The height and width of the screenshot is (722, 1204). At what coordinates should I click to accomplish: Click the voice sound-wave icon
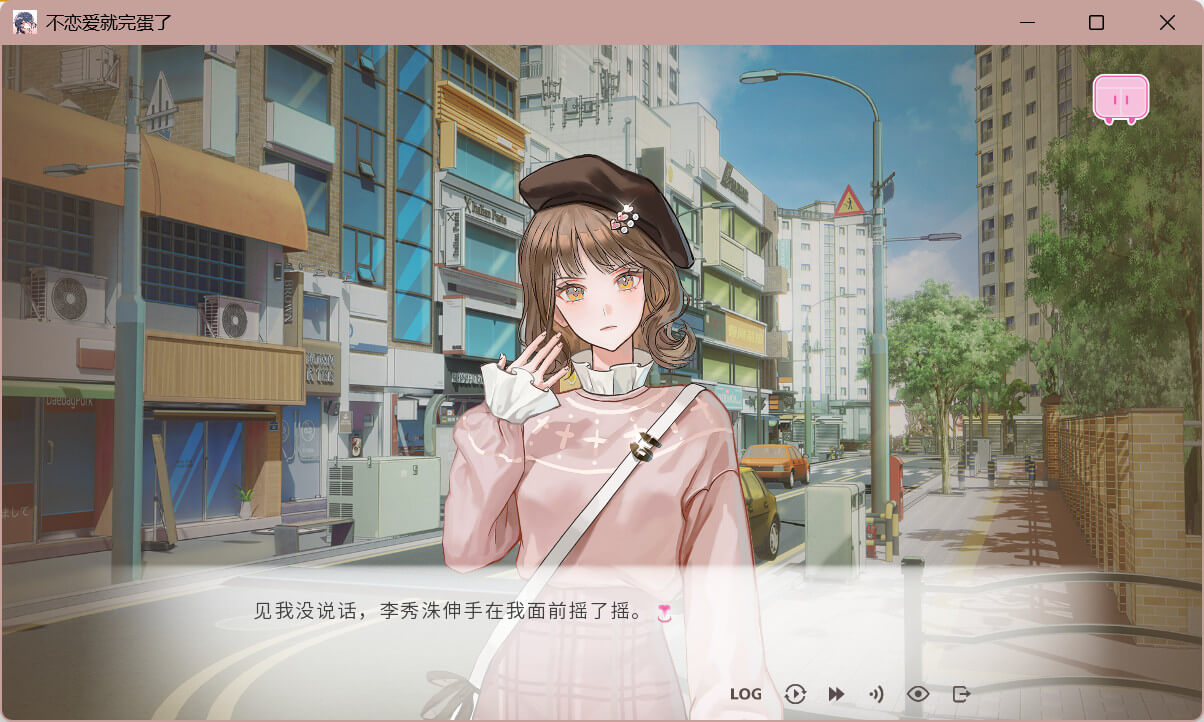(877, 694)
